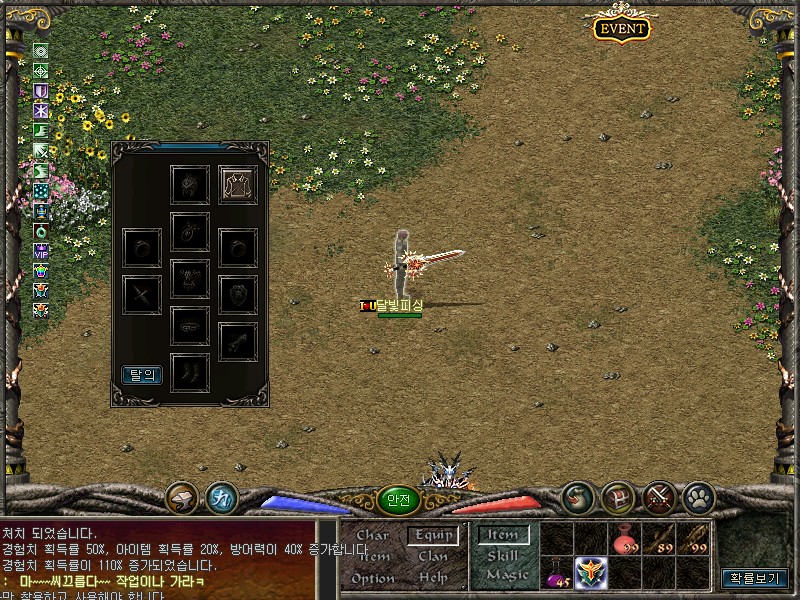Choose the boots equipment slot
Viewport: 800px width, 600px height.
coord(190,372)
